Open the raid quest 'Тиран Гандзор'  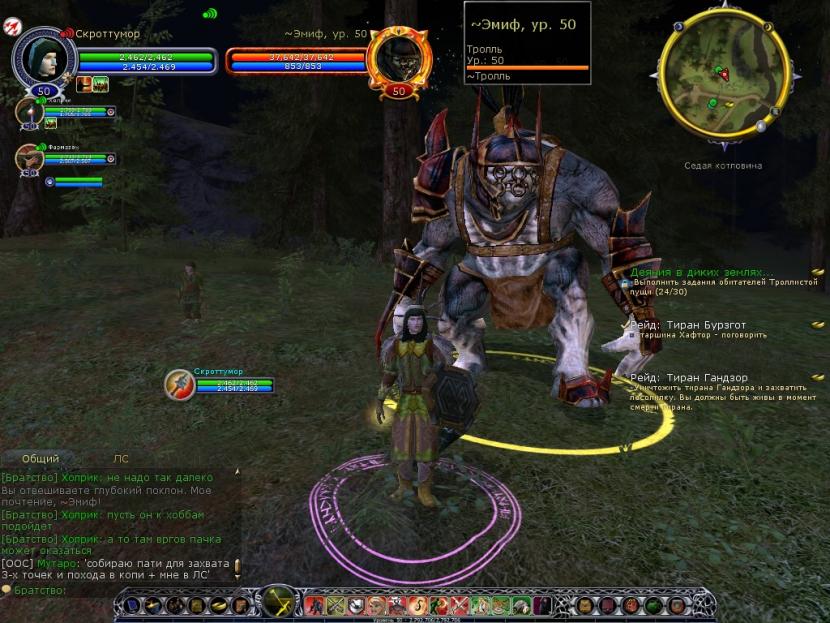(x=699, y=377)
